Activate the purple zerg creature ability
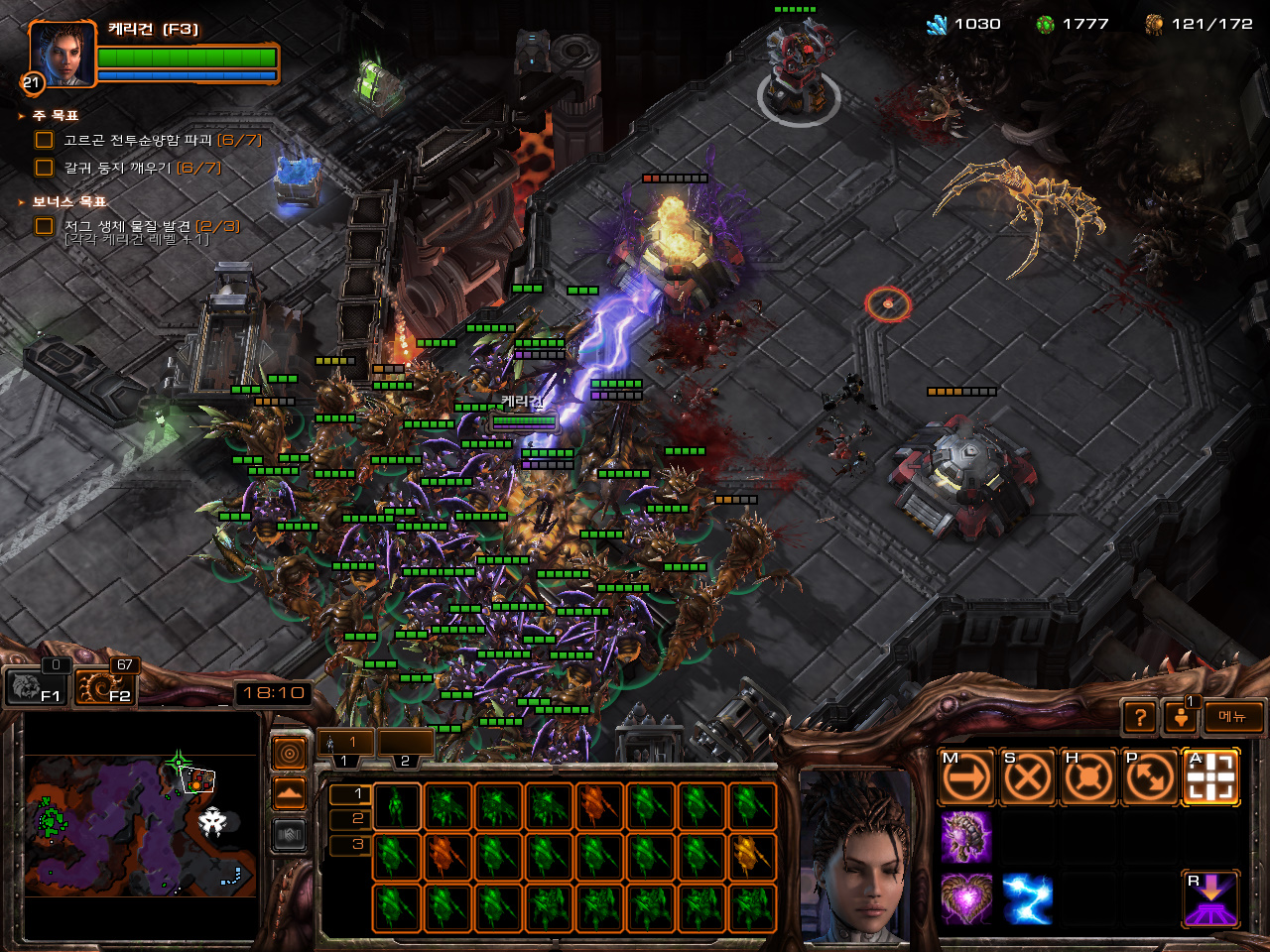Image resolution: width=1270 pixels, height=952 pixels. [965, 838]
